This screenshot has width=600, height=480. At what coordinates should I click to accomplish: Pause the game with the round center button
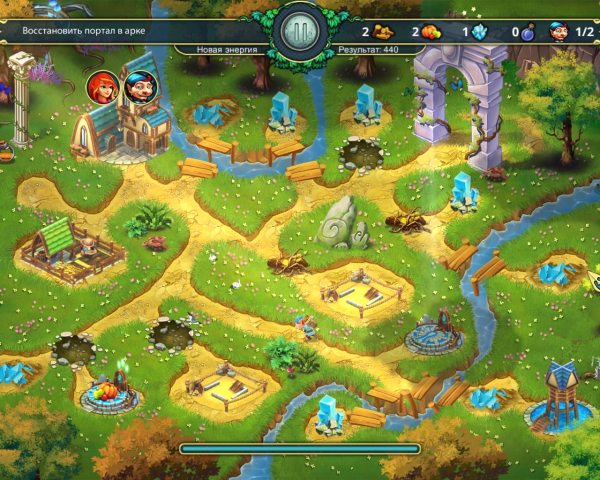click(299, 32)
